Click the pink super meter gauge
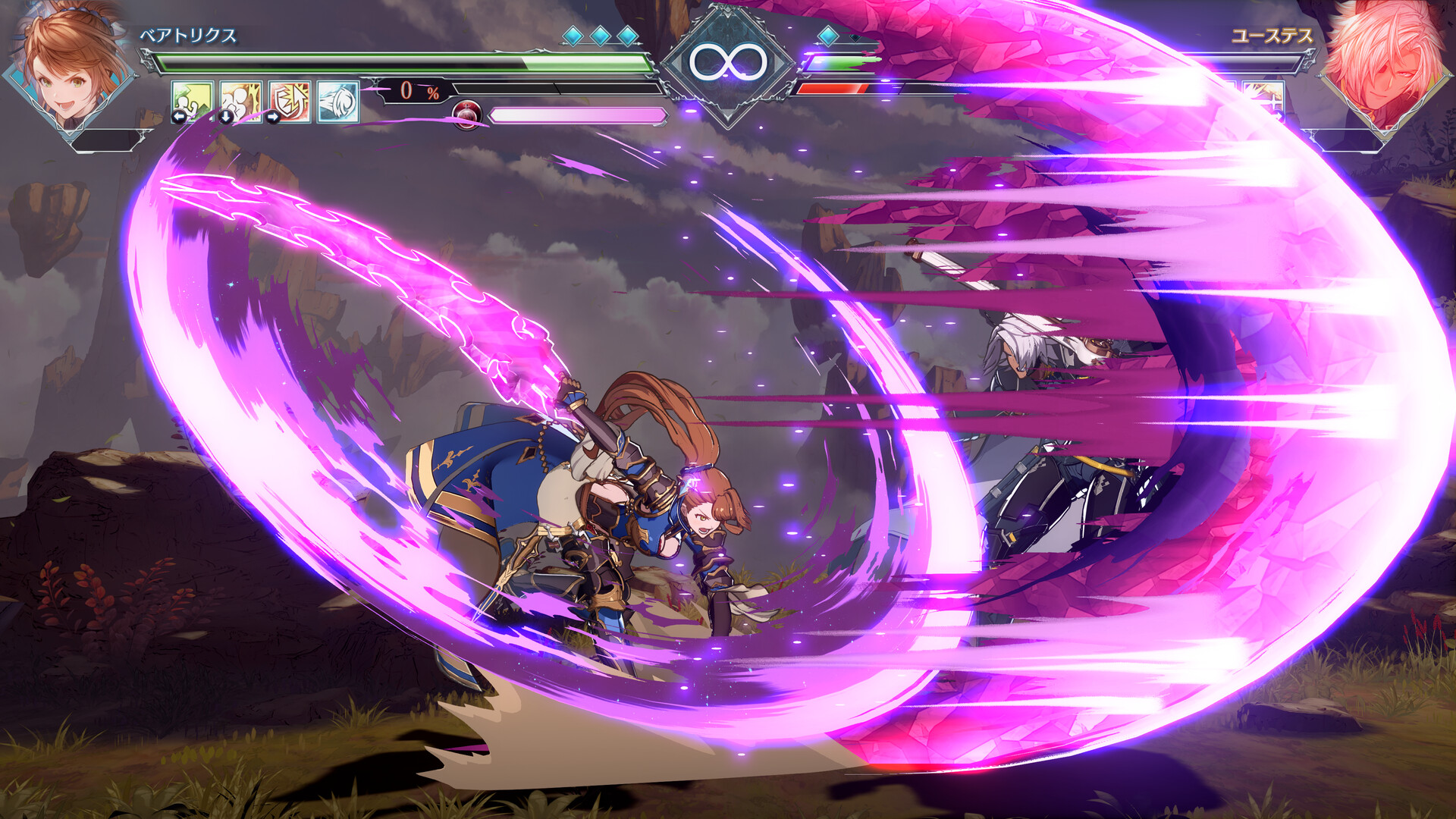 pyautogui.click(x=576, y=114)
